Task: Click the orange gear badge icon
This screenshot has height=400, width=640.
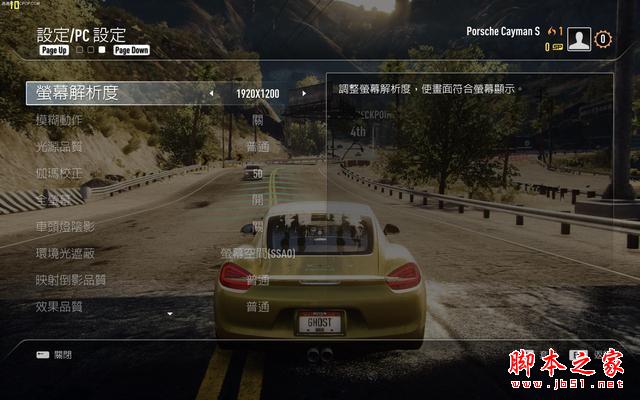Action: pos(602,39)
